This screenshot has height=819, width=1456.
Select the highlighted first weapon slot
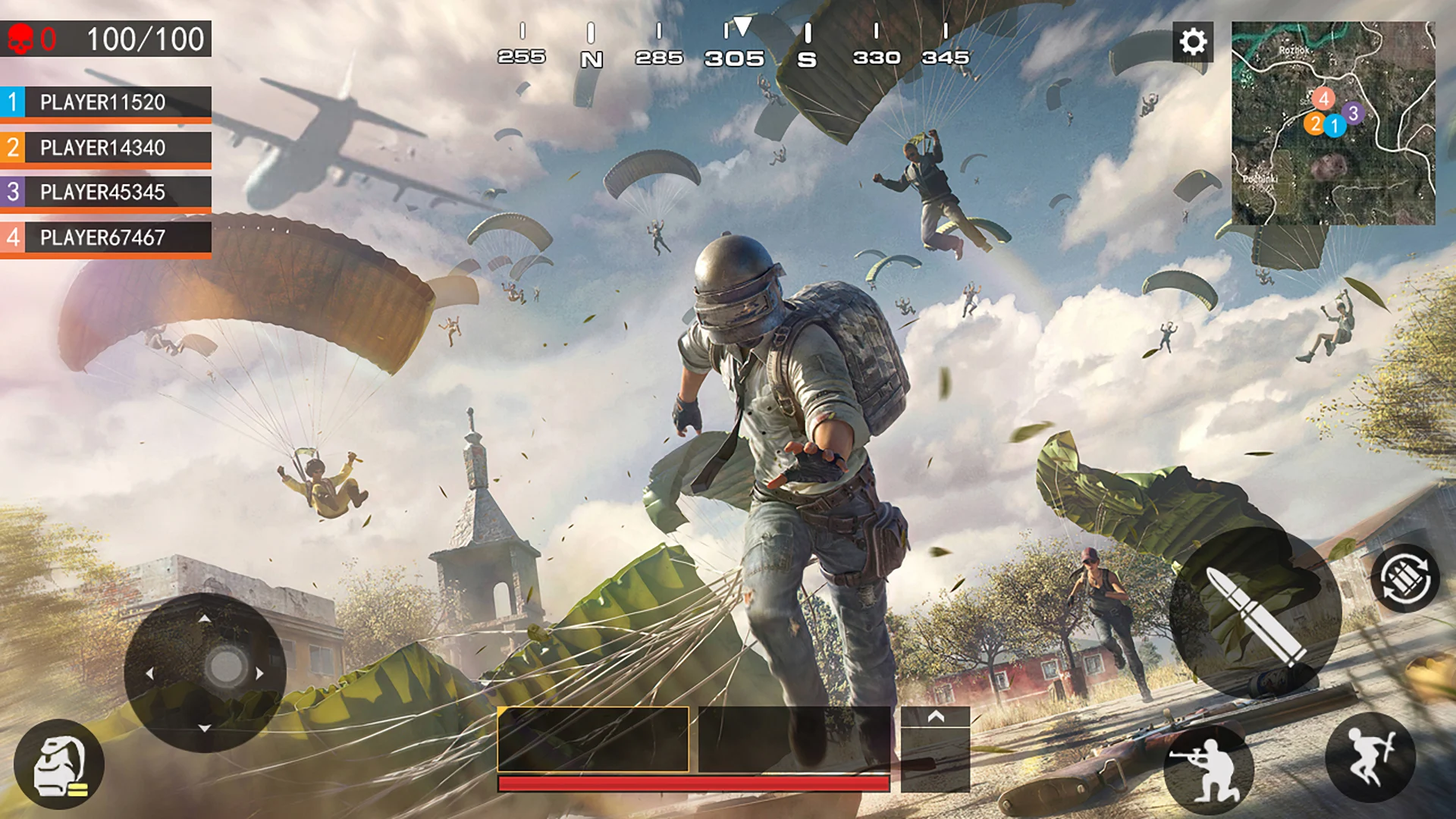[x=593, y=739]
